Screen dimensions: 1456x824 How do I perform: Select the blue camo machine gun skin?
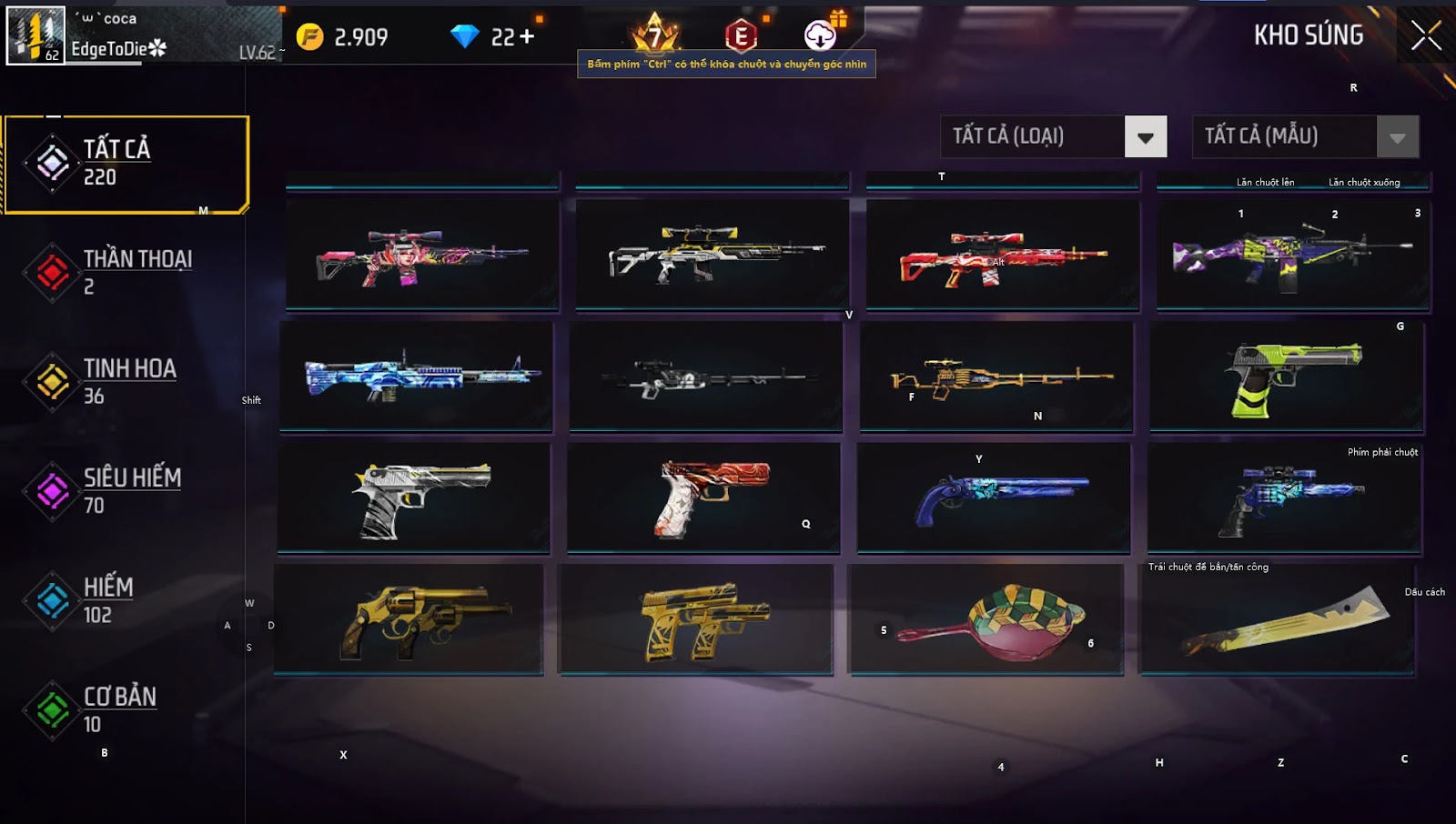[416, 377]
